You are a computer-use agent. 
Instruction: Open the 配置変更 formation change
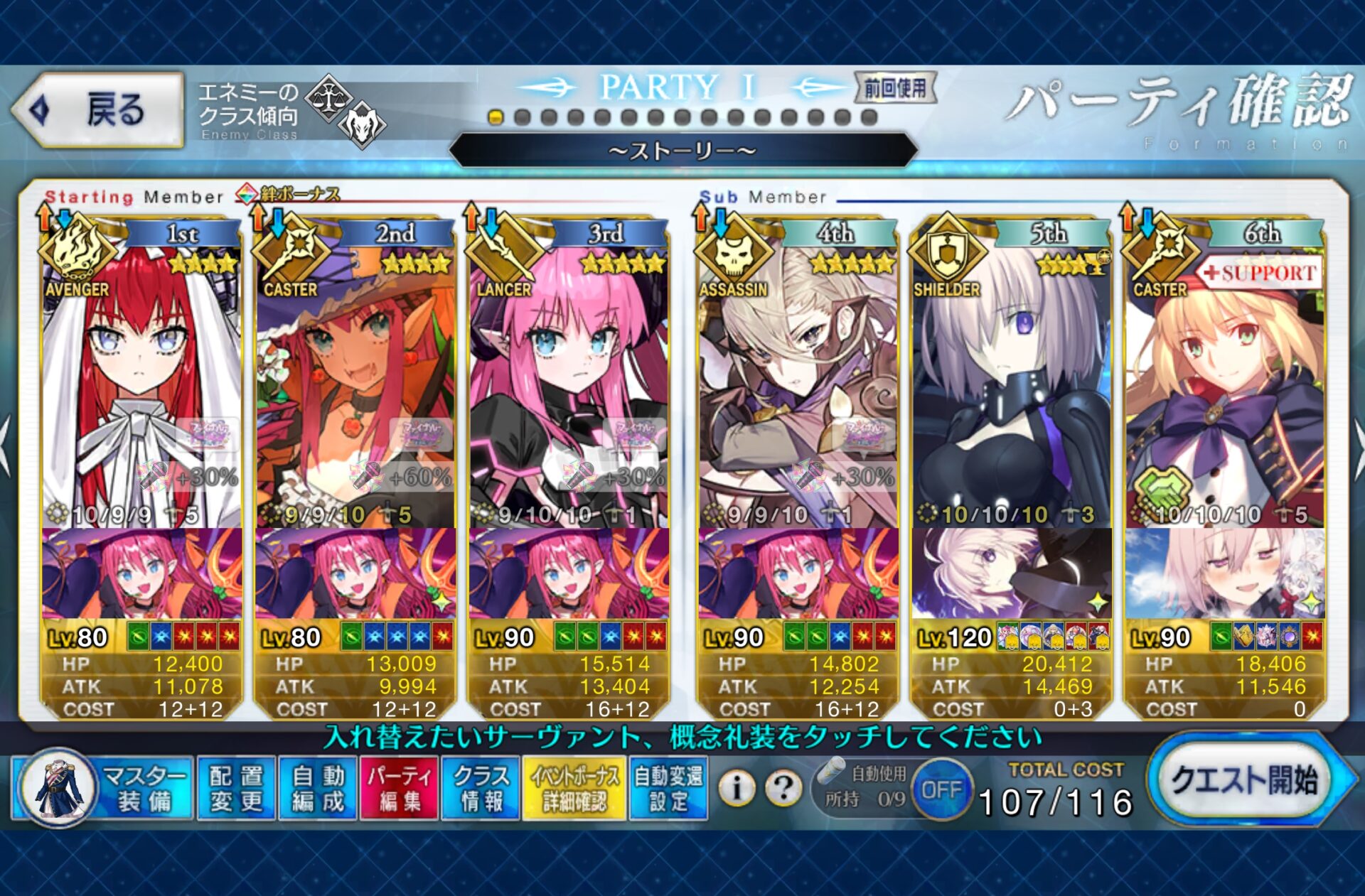pyautogui.click(x=236, y=788)
